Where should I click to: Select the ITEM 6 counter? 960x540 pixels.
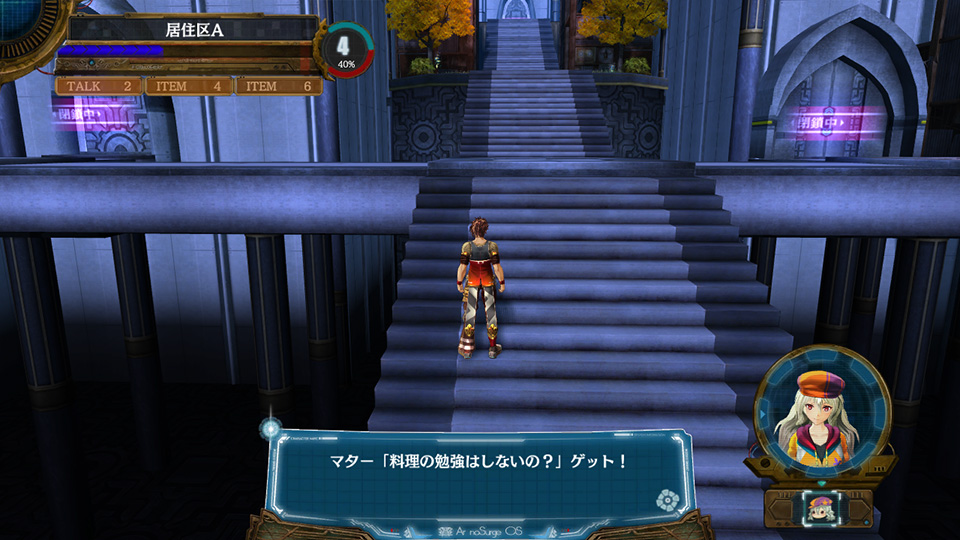[278, 87]
